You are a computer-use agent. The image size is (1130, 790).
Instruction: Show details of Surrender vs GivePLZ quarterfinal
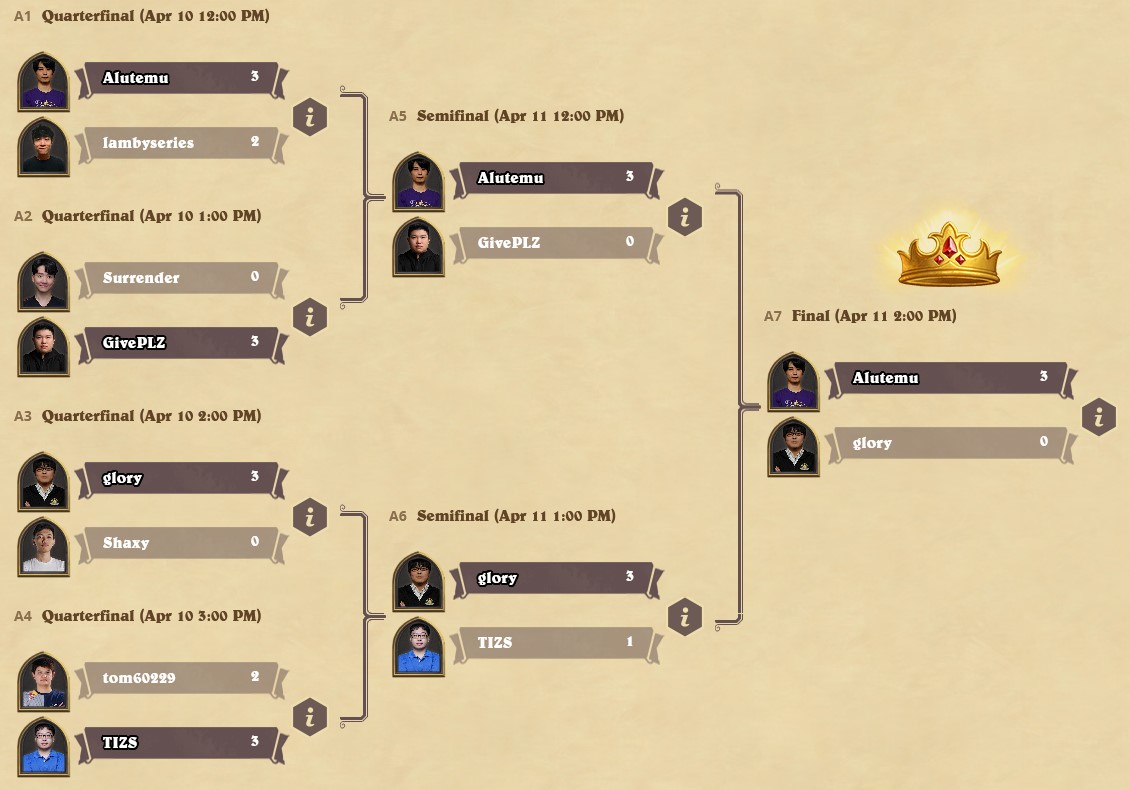[x=310, y=318]
